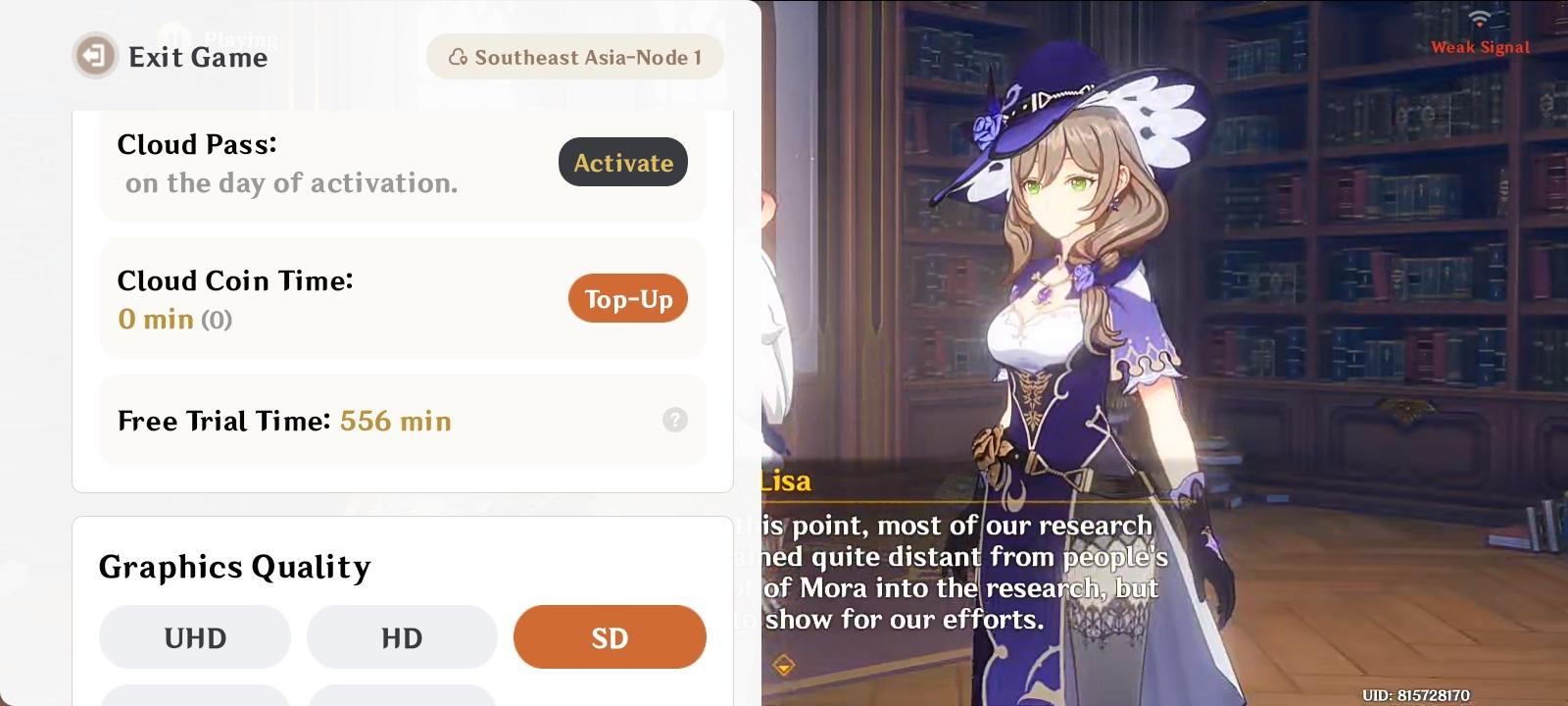Open the Free Trial Time help question mark
The height and width of the screenshot is (706, 1568).
(673, 420)
